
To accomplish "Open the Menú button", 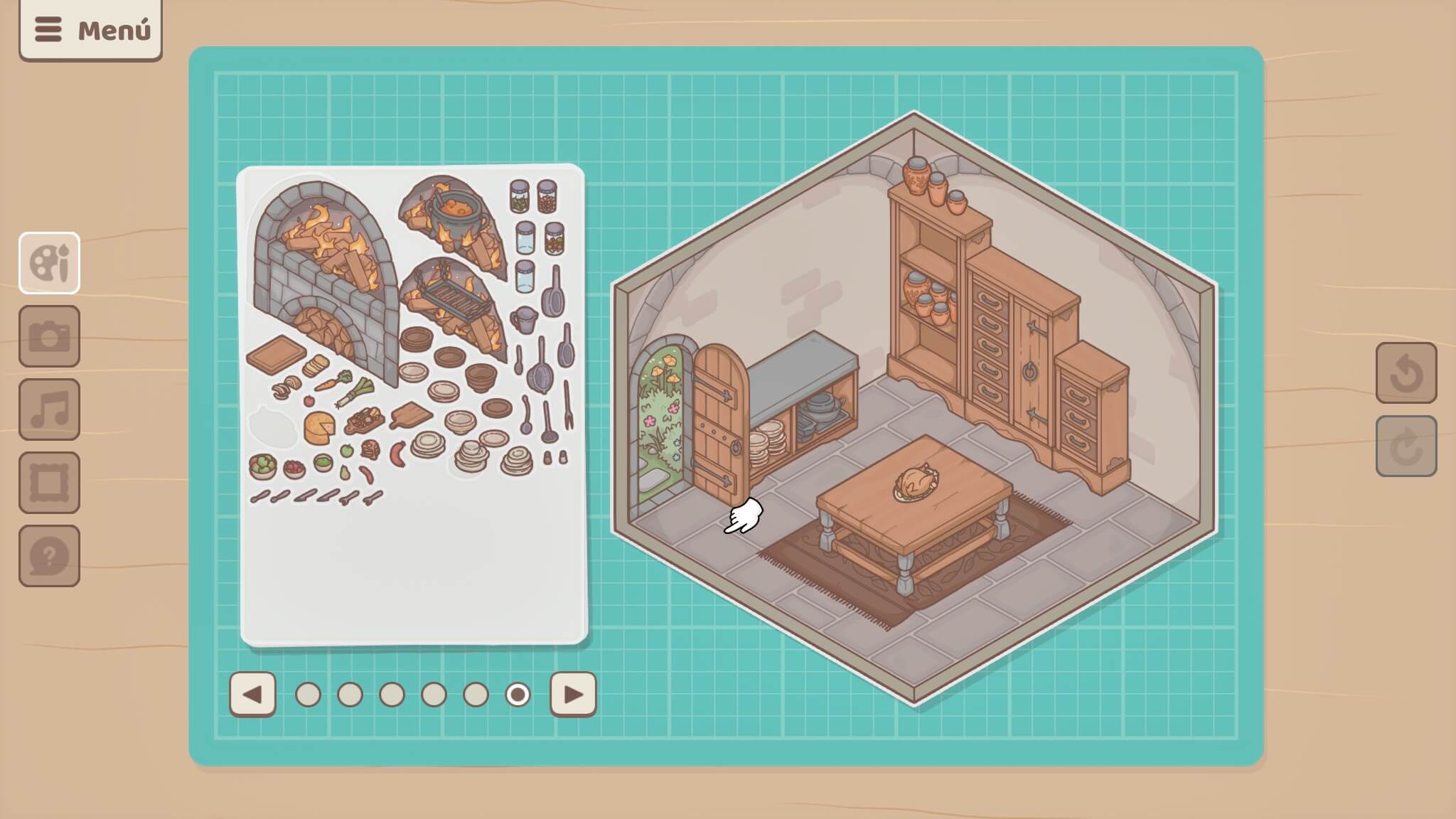I will click(90, 30).
